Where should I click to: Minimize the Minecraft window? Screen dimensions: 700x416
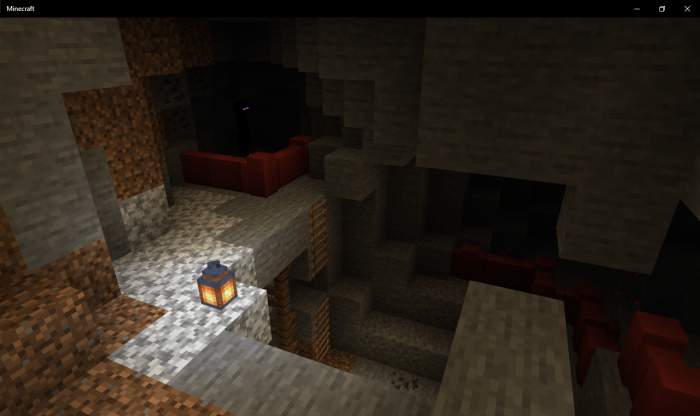tap(637, 8)
